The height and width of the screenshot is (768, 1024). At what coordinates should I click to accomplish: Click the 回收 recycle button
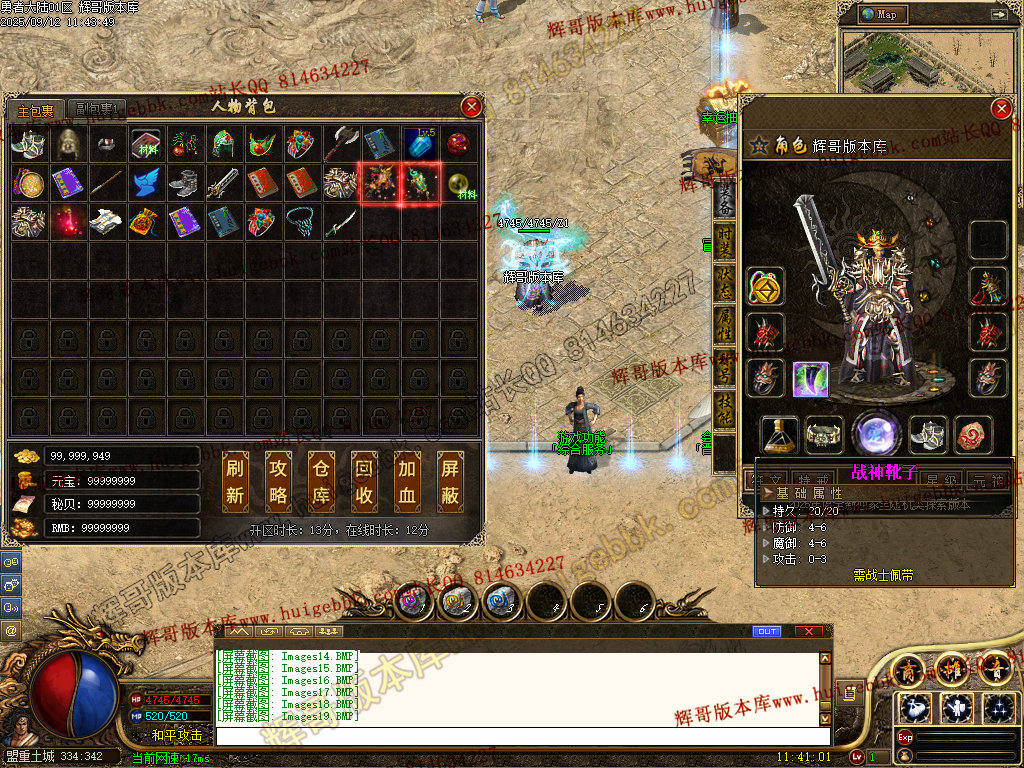(x=364, y=481)
